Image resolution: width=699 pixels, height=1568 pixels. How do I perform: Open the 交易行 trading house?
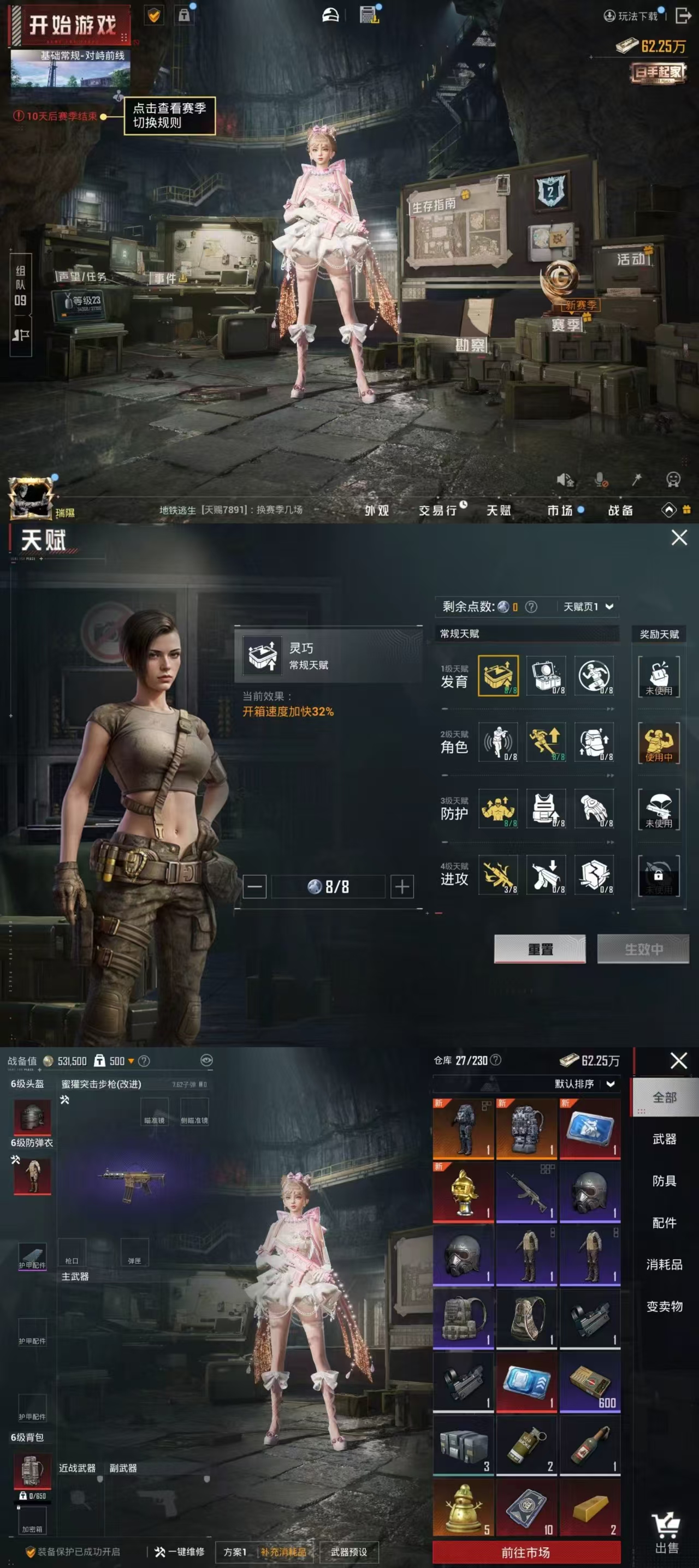point(439,510)
